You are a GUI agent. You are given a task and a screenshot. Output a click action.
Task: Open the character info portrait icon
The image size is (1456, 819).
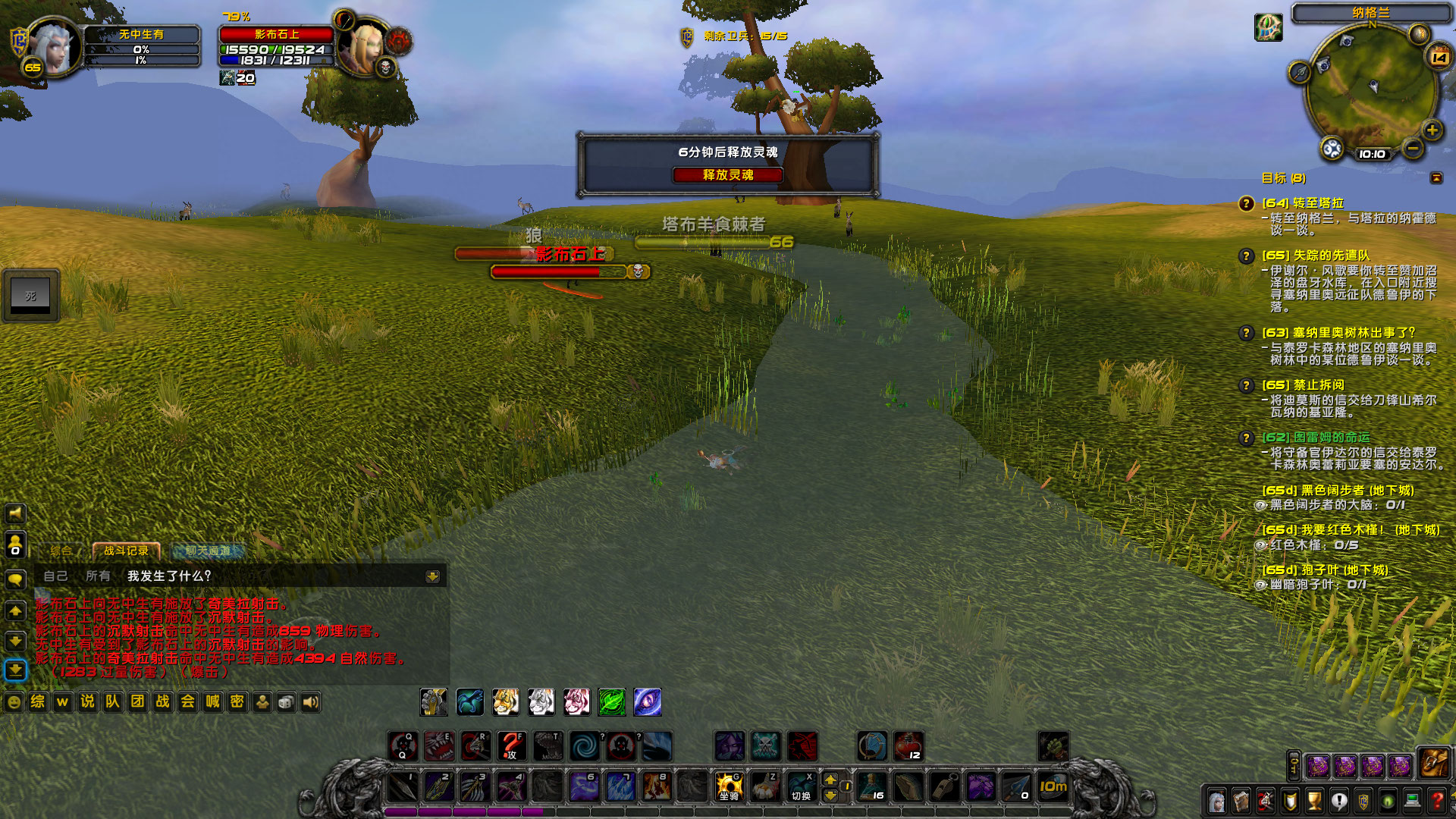pos(1217,802)
